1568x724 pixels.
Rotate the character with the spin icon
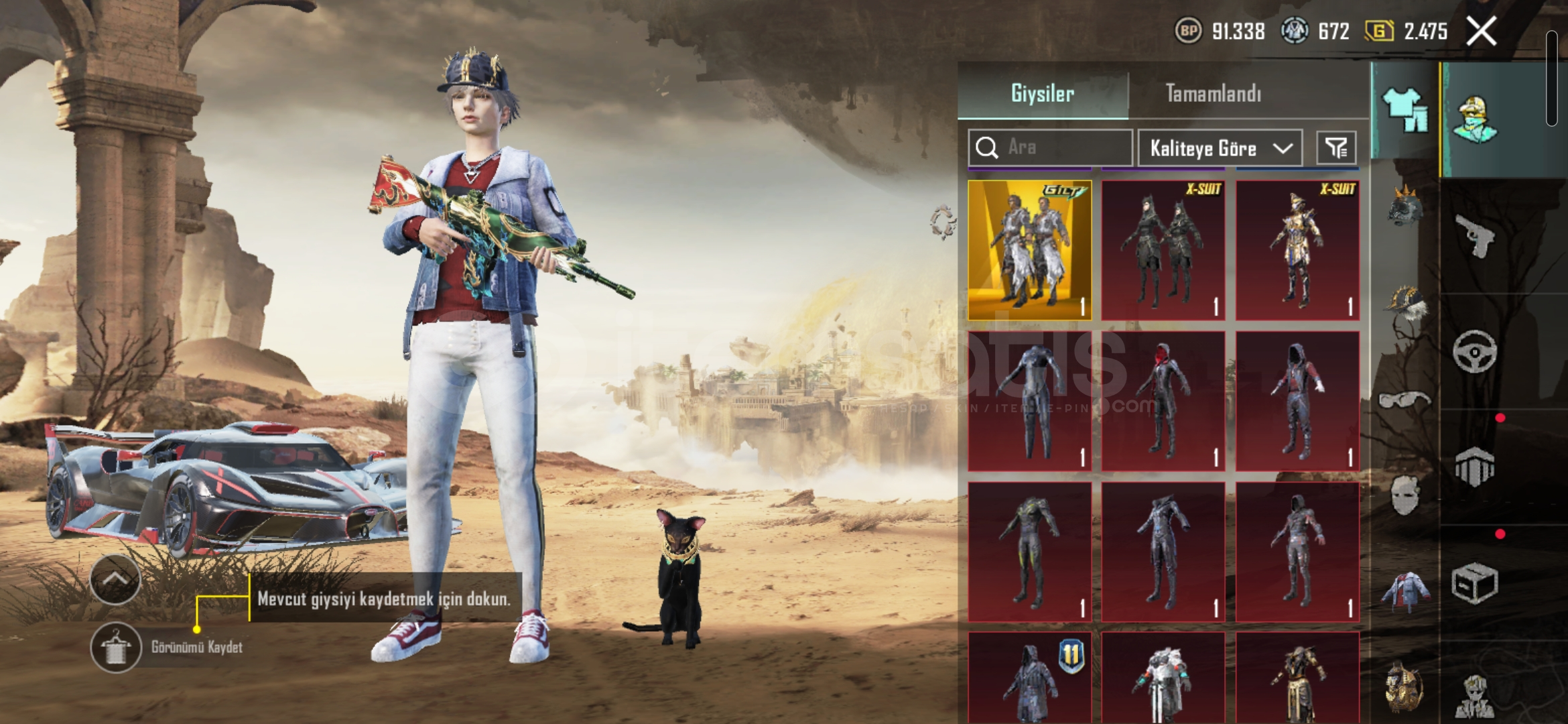(943, 222)
